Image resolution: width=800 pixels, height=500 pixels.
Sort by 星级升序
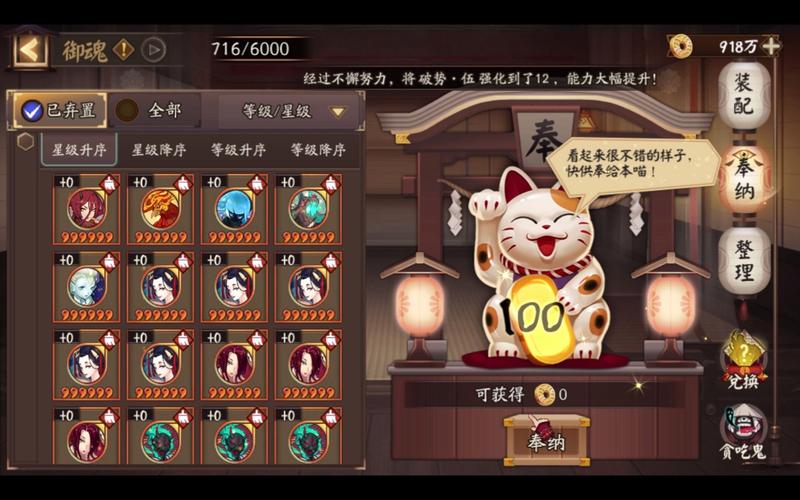click(79, 150)
